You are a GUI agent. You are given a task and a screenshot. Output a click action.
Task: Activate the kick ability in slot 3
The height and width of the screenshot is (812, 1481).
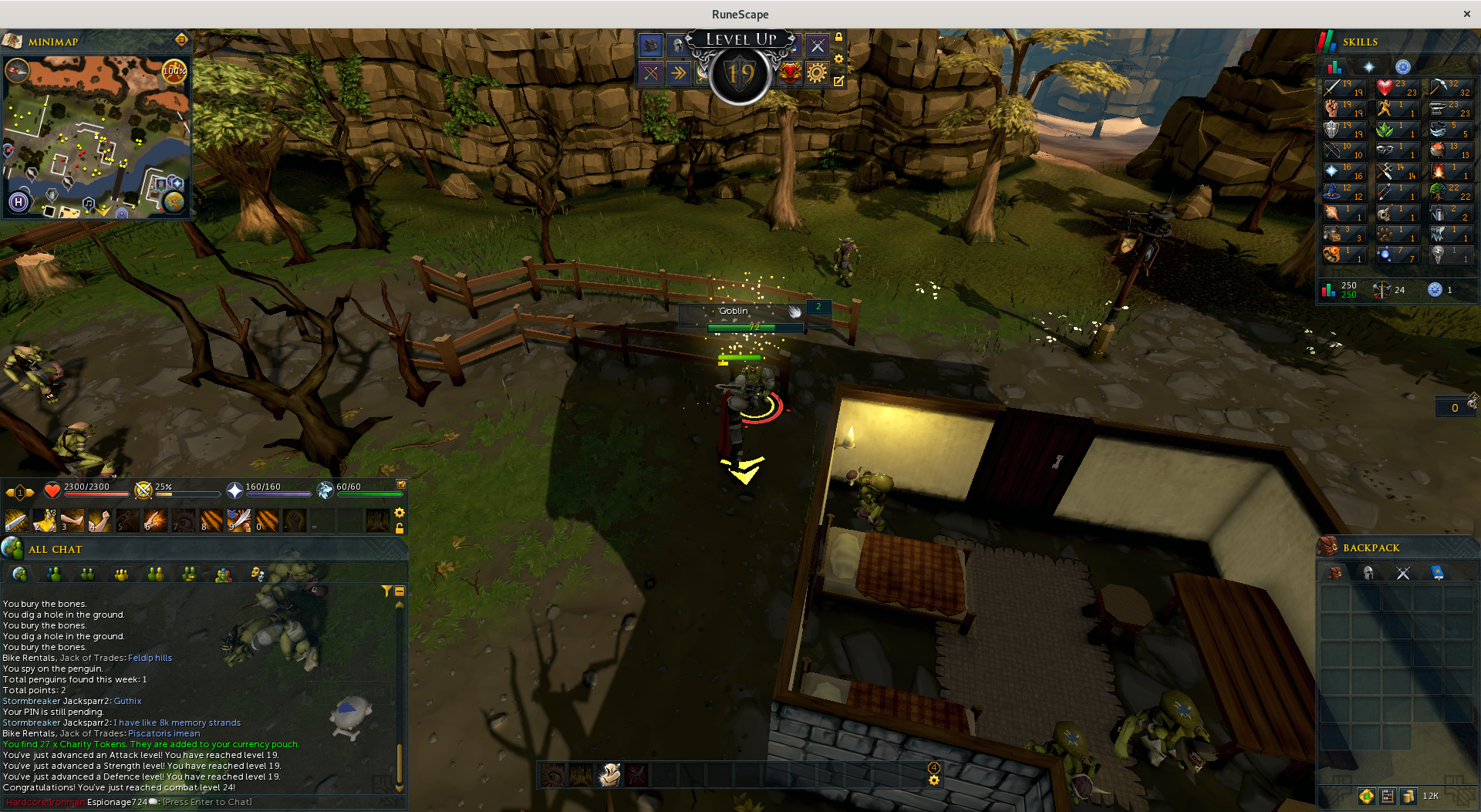(72, 521)
